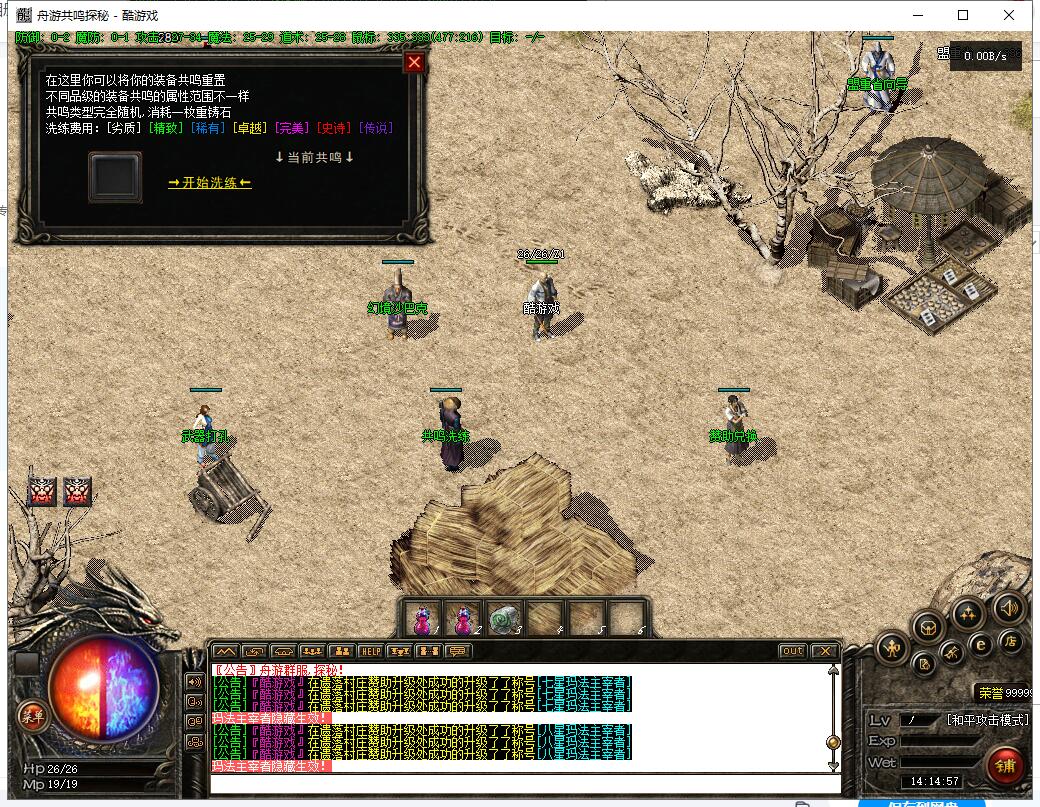
Task: Click the 开始洗练 start refining link
Action: (210, 182)
